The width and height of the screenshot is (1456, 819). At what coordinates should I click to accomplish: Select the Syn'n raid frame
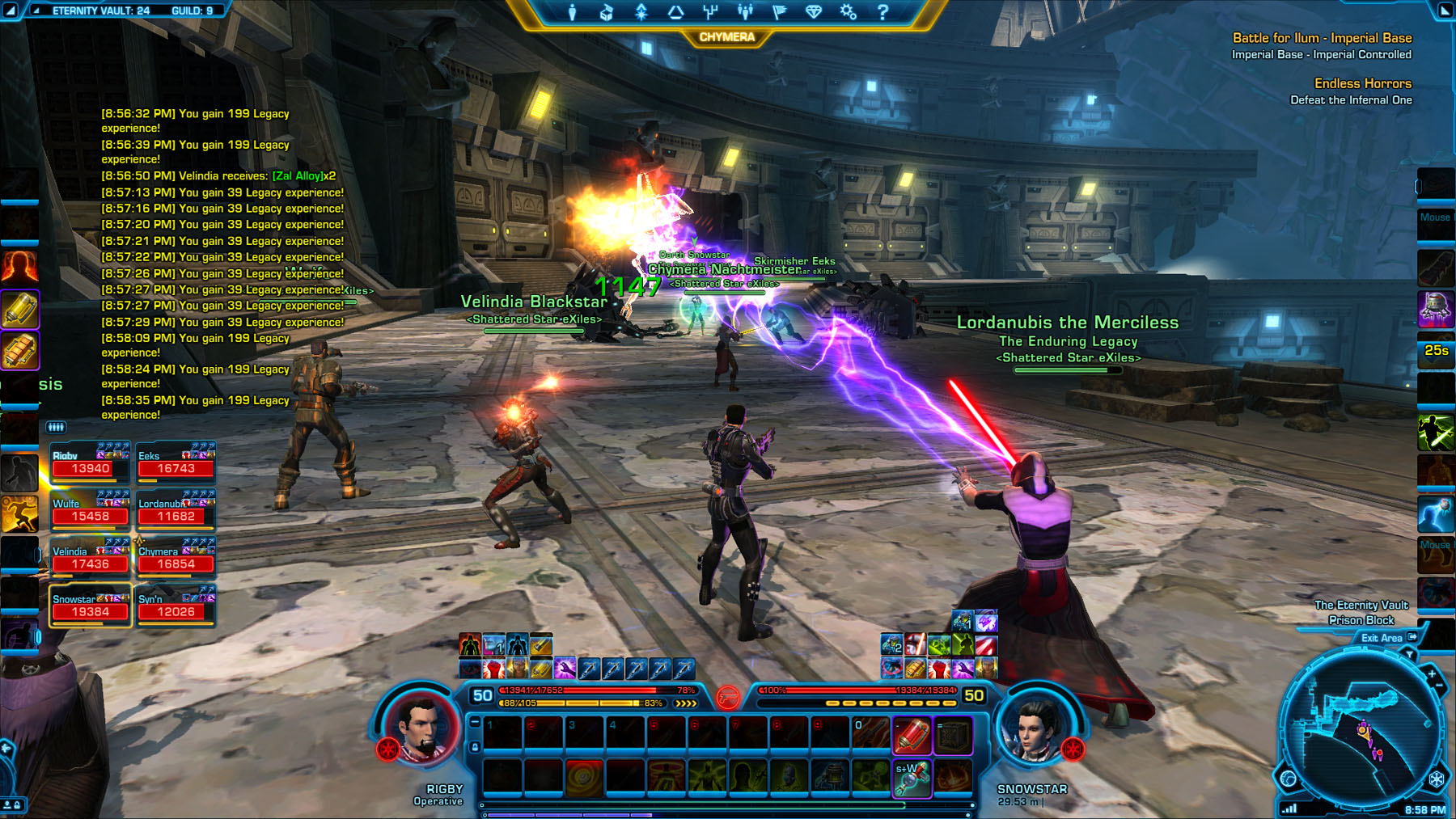(176, 606)
